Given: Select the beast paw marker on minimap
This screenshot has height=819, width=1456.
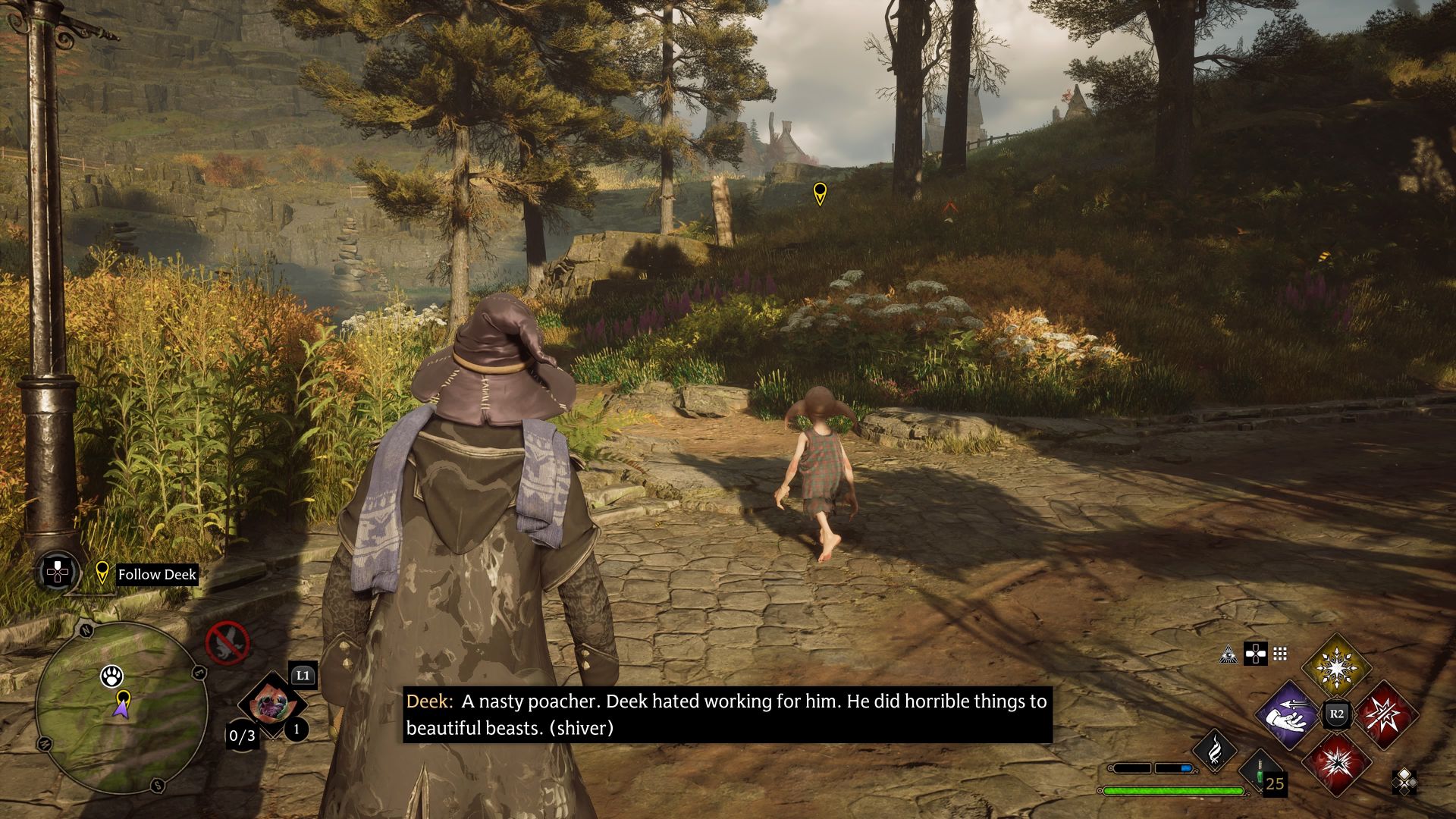Looking at the screenshot, I should (112, 675).
